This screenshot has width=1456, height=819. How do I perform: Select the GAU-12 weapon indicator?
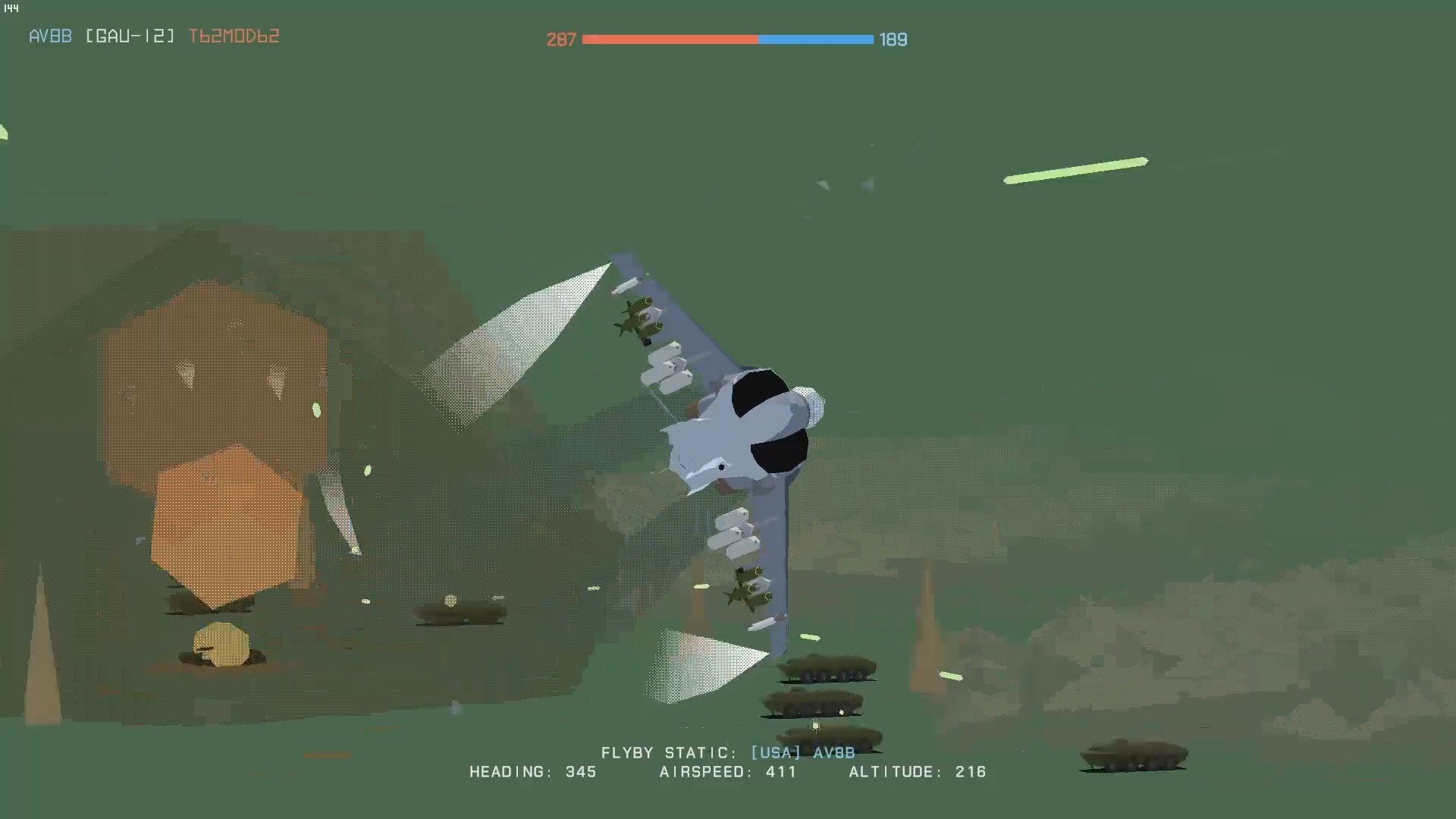click(132, 35)
